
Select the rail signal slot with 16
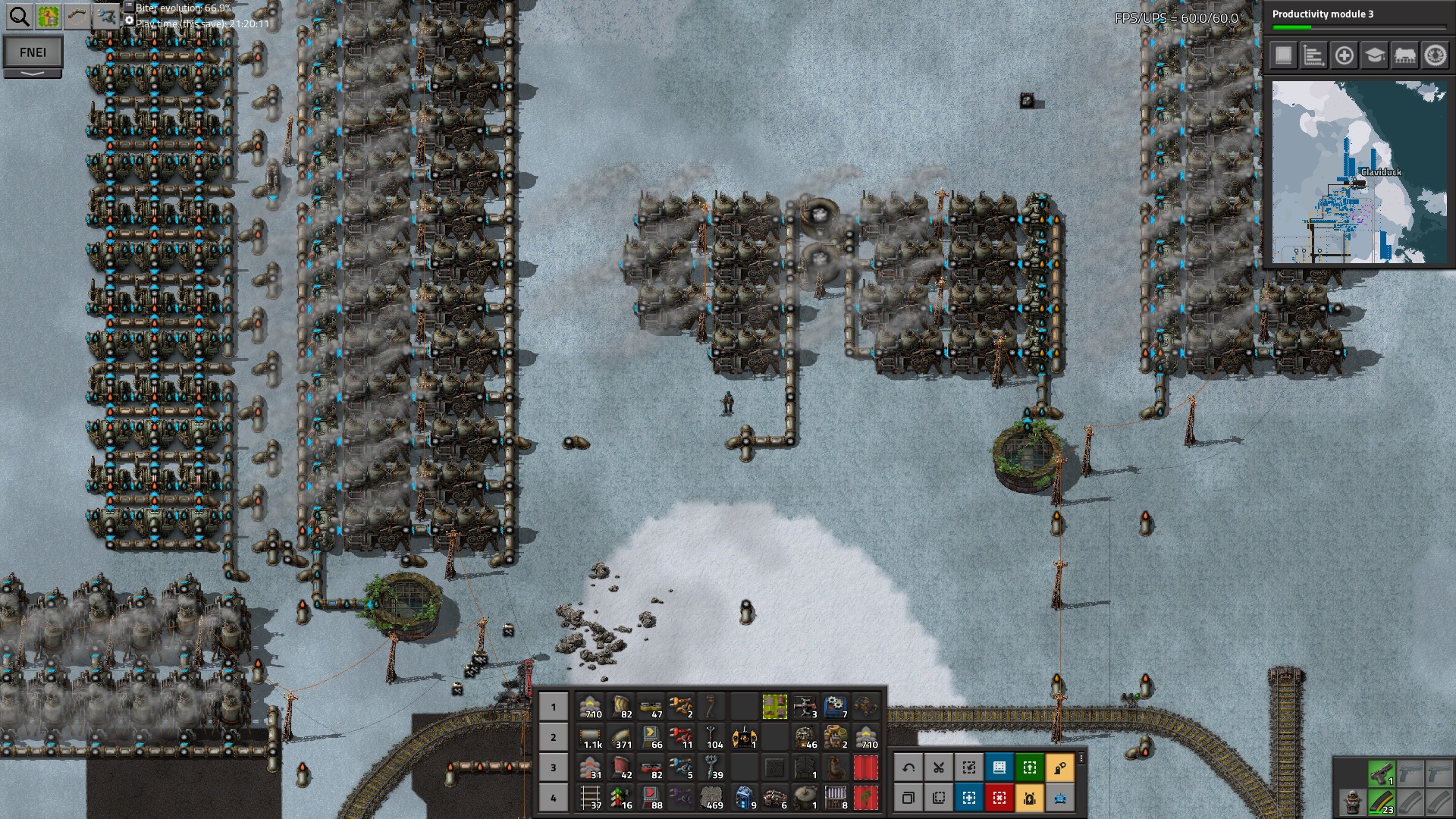point(621,797)
